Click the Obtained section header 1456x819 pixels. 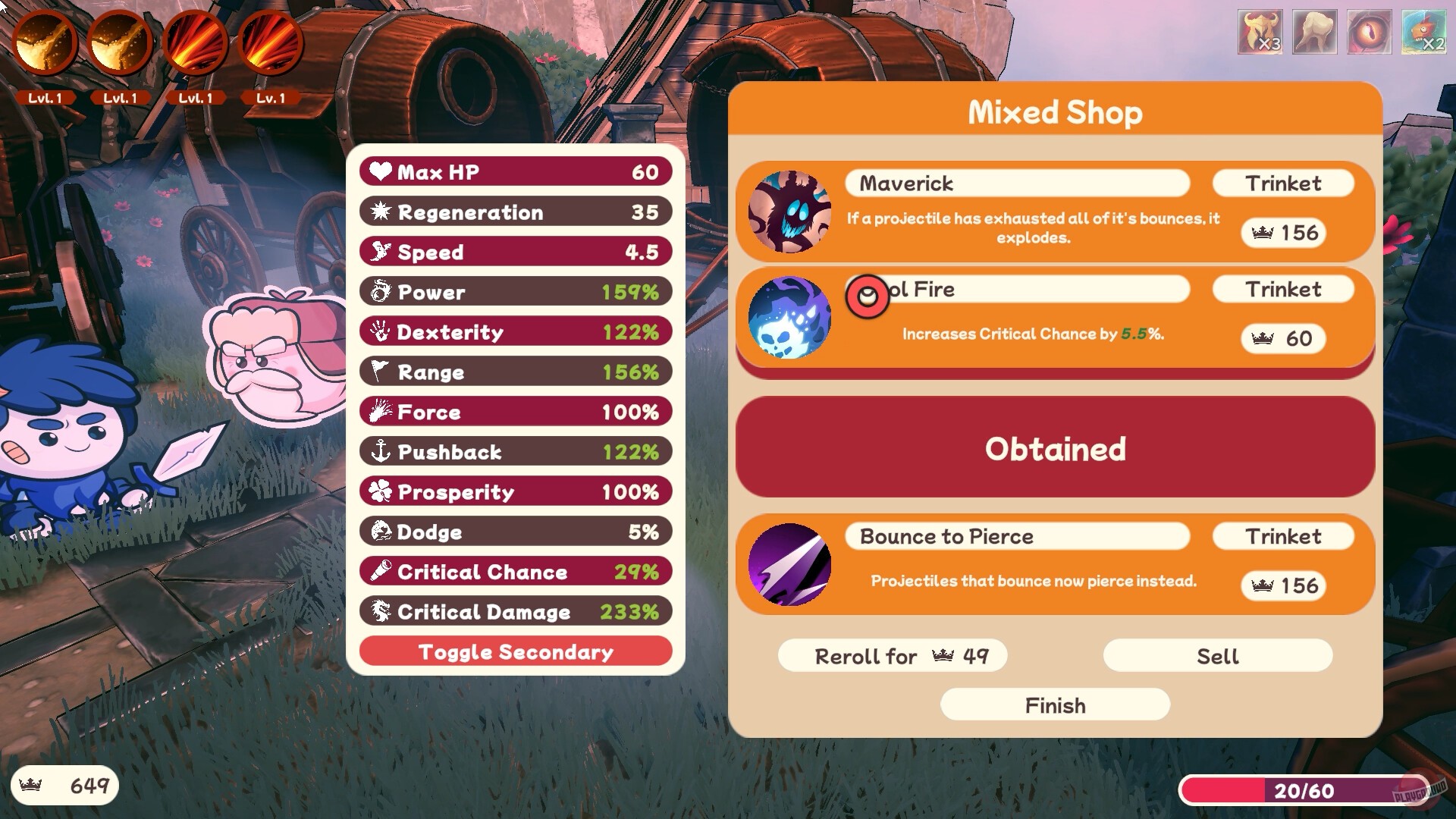click(x=1054, y=449)
